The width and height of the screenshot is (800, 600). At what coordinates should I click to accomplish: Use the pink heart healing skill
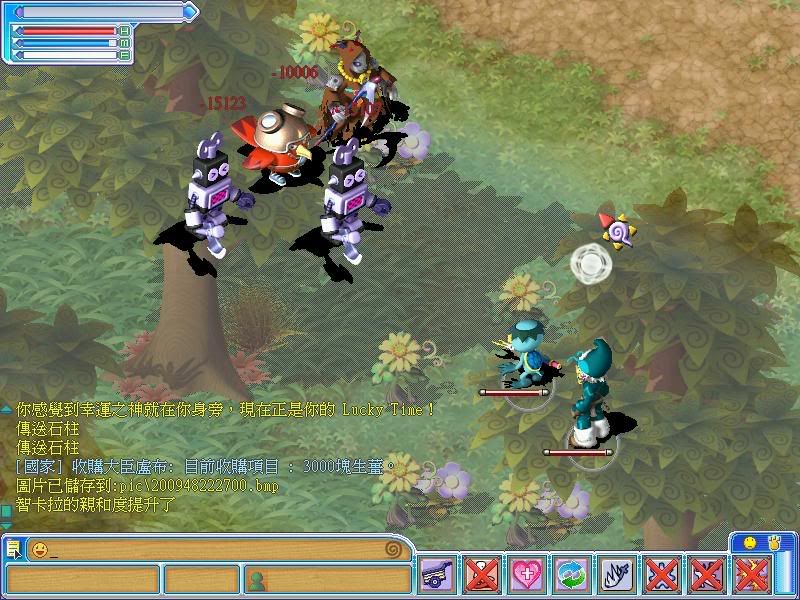527,574
